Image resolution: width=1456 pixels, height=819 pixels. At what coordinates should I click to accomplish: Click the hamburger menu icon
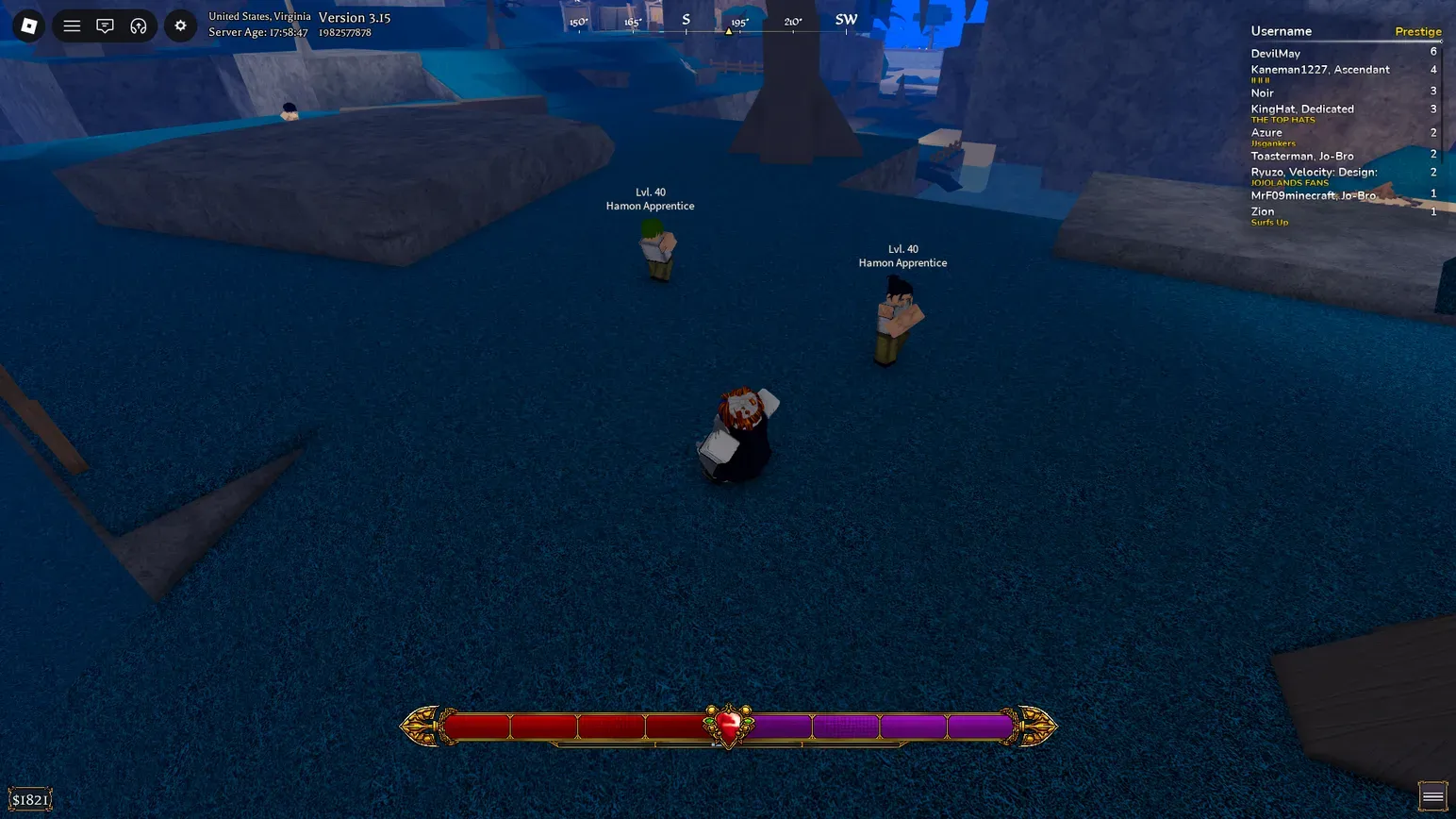tap(72, 25)
